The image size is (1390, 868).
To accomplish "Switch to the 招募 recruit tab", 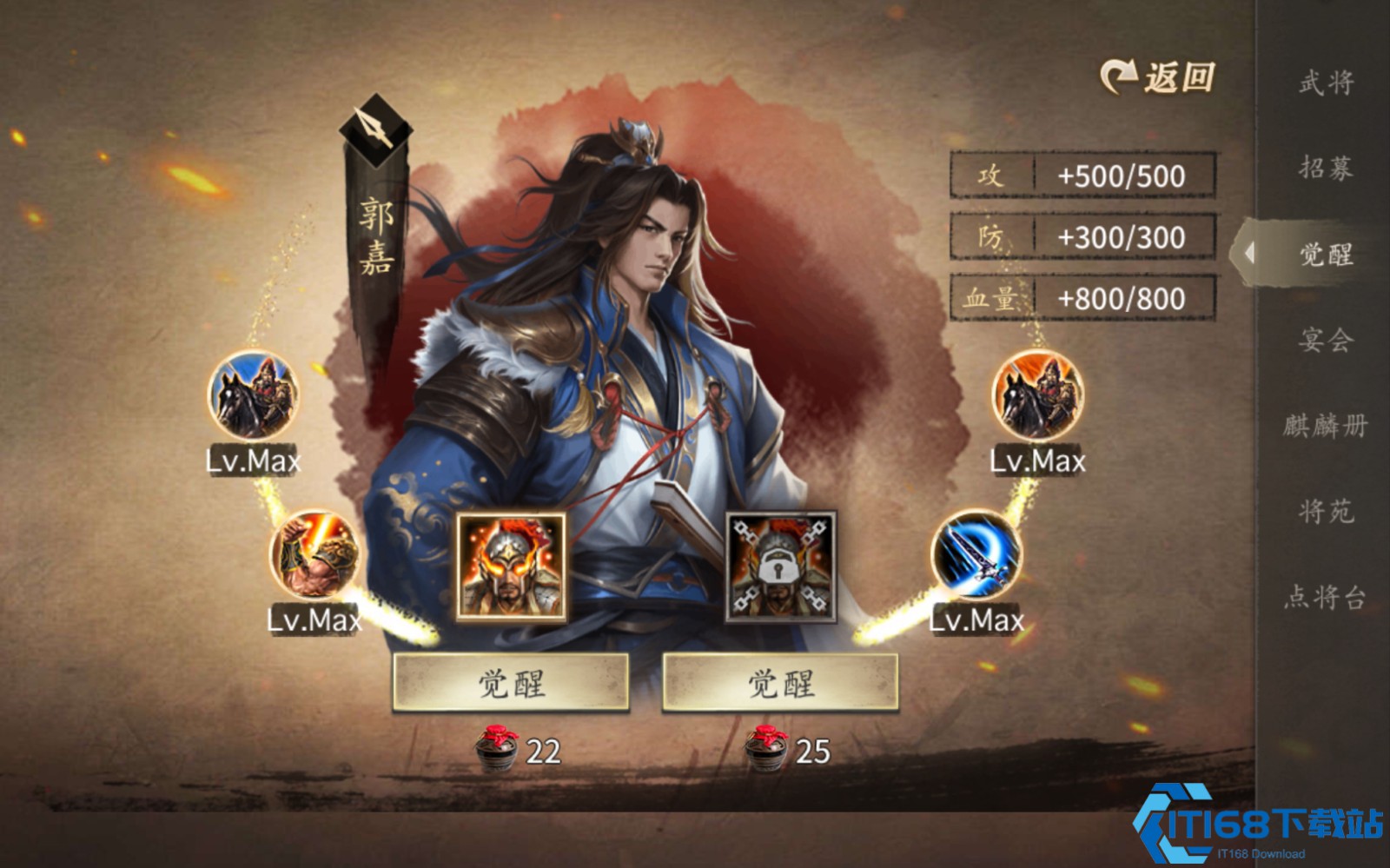I will pos(1326,168).
